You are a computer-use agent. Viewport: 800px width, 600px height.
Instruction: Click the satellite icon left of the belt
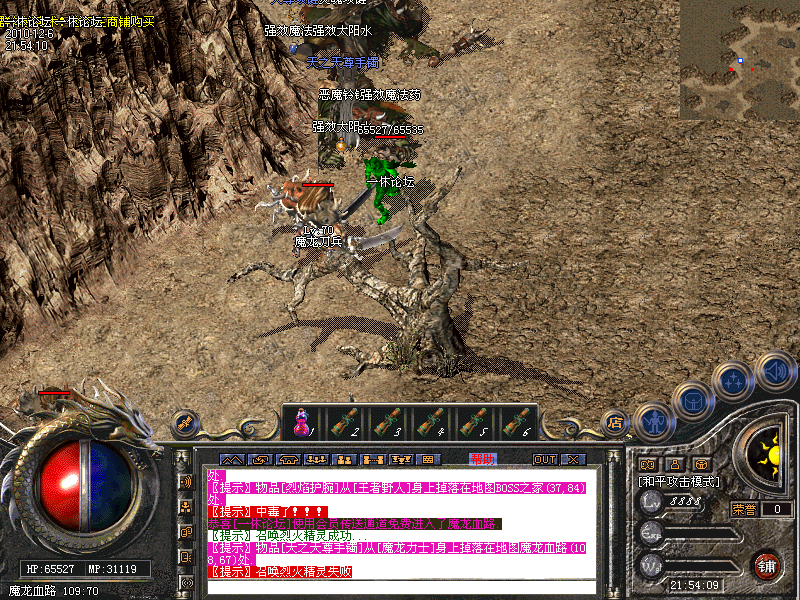pos(184,423)
